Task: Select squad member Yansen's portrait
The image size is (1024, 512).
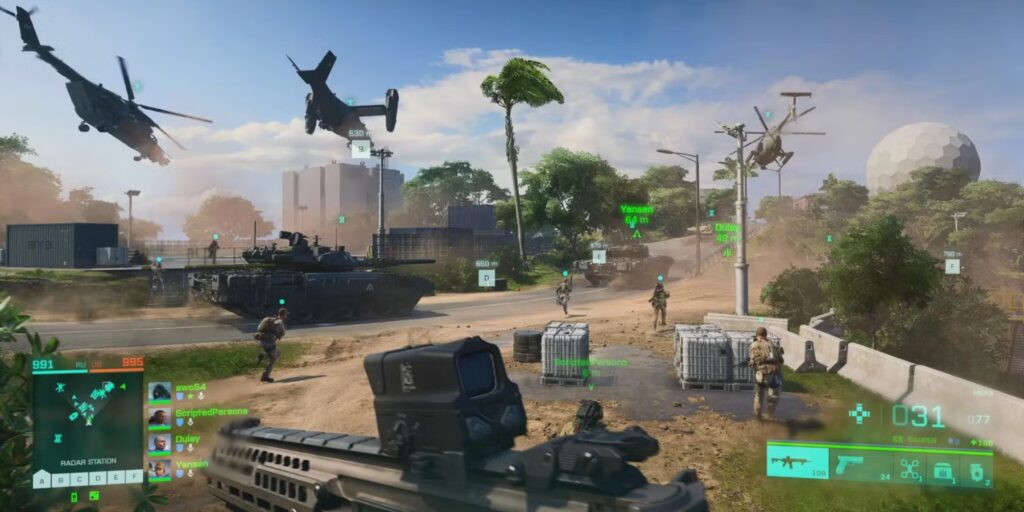Action: pos(159,468)
